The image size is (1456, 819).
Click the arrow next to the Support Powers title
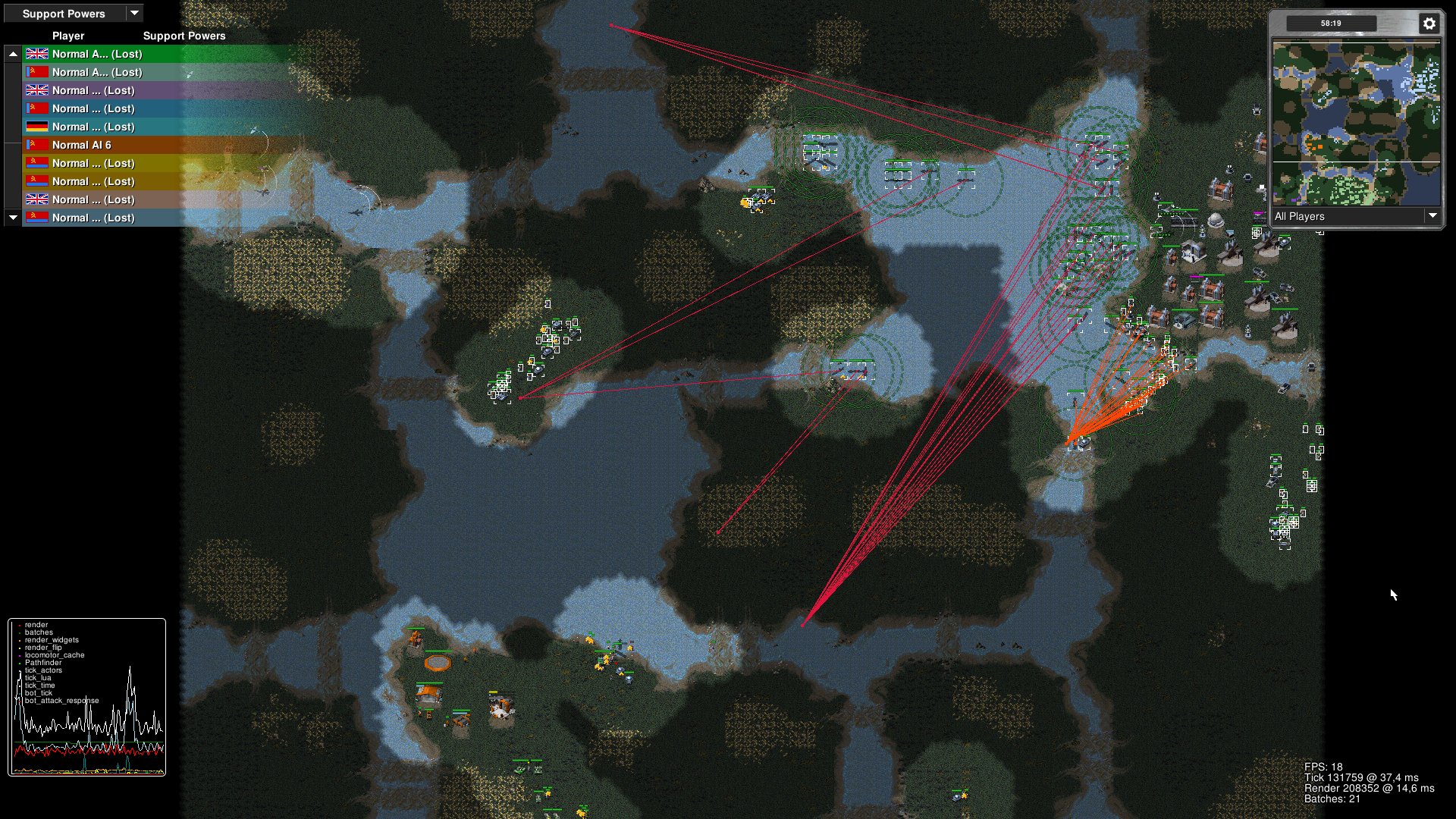click(x=135, y=13)
